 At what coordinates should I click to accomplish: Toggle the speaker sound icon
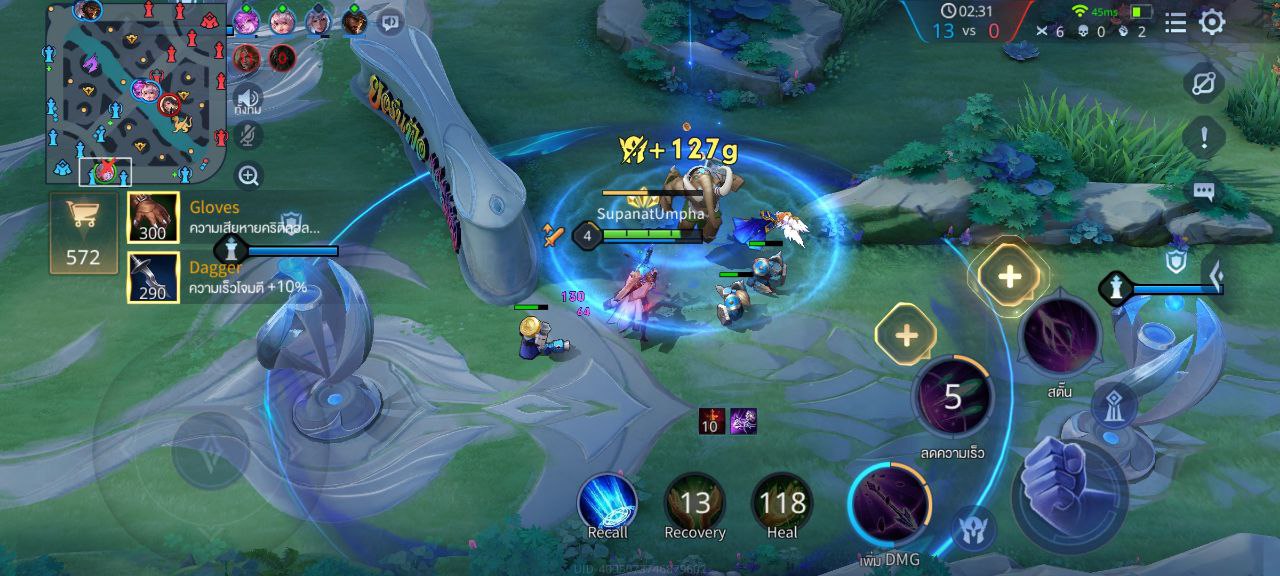[x=248, y=98]
